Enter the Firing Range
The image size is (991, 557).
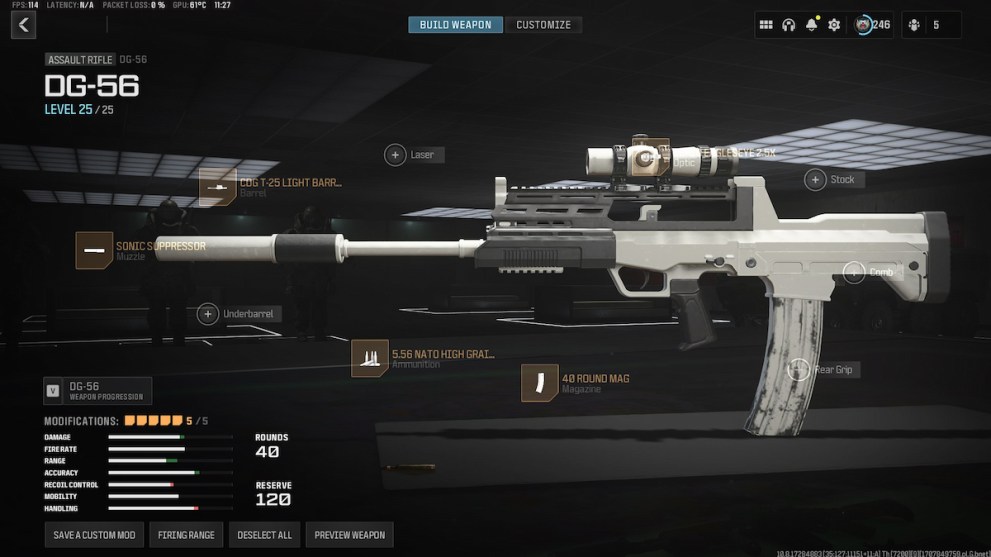point(187,535)
